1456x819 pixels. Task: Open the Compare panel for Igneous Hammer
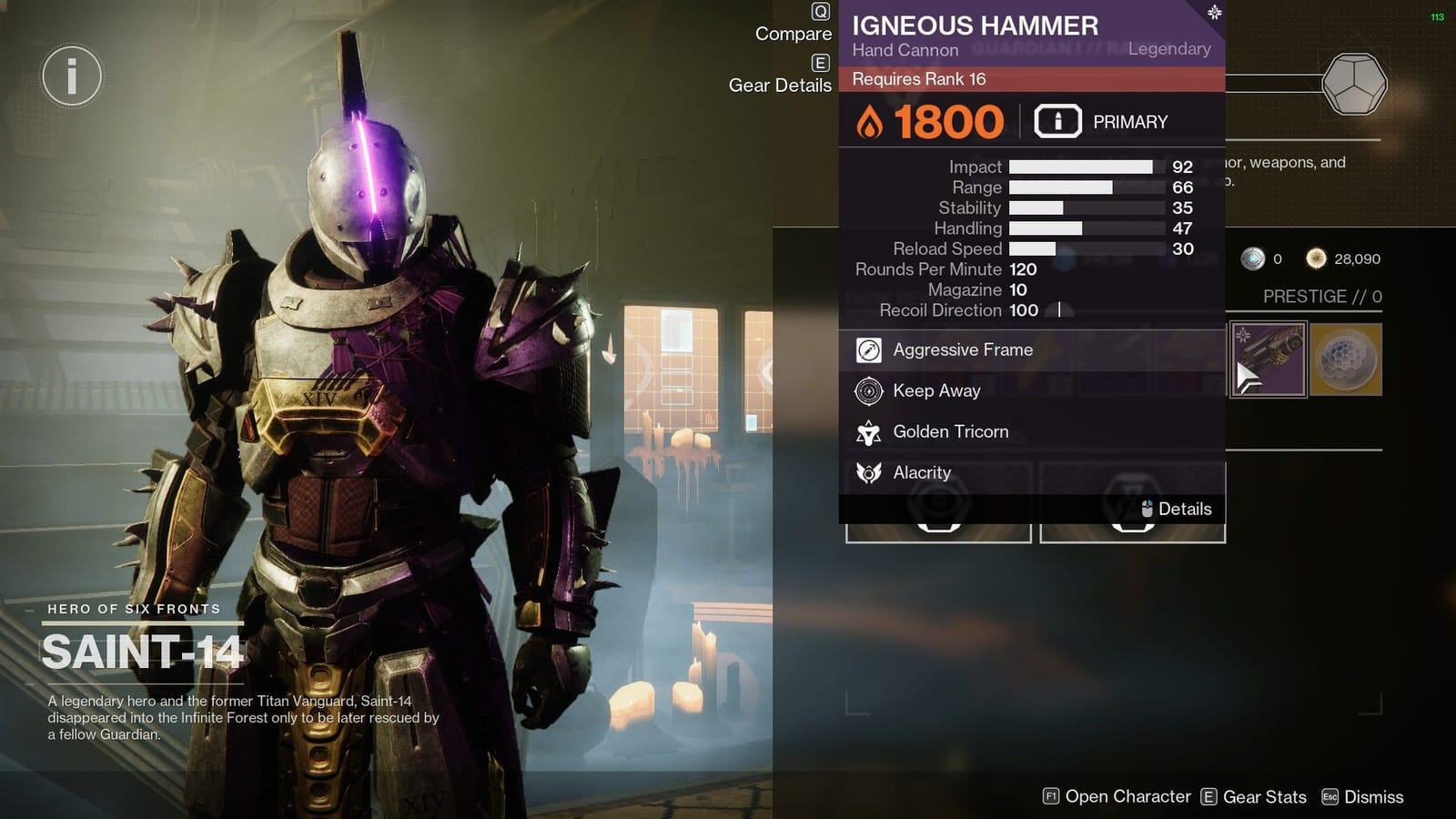[794, 34]
